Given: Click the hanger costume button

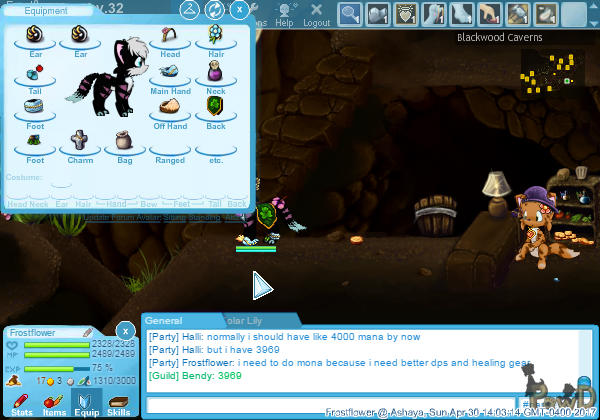Looking at the screenshot, I should [x=189, y=10].
